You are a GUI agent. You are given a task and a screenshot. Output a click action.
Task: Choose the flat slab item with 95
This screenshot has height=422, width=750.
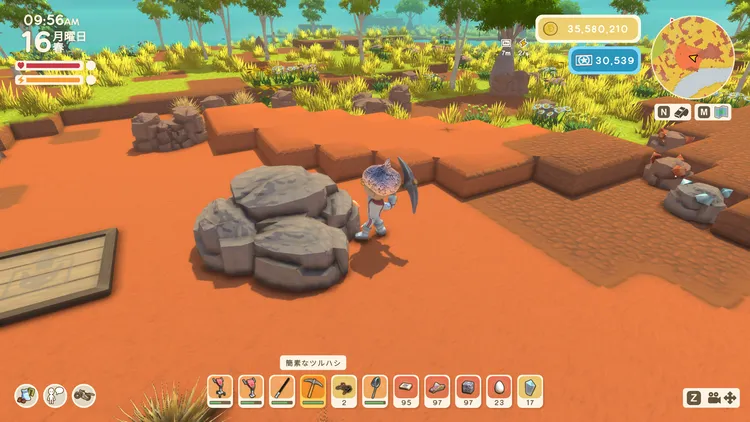pyautogui.click(x=406, y=387)
